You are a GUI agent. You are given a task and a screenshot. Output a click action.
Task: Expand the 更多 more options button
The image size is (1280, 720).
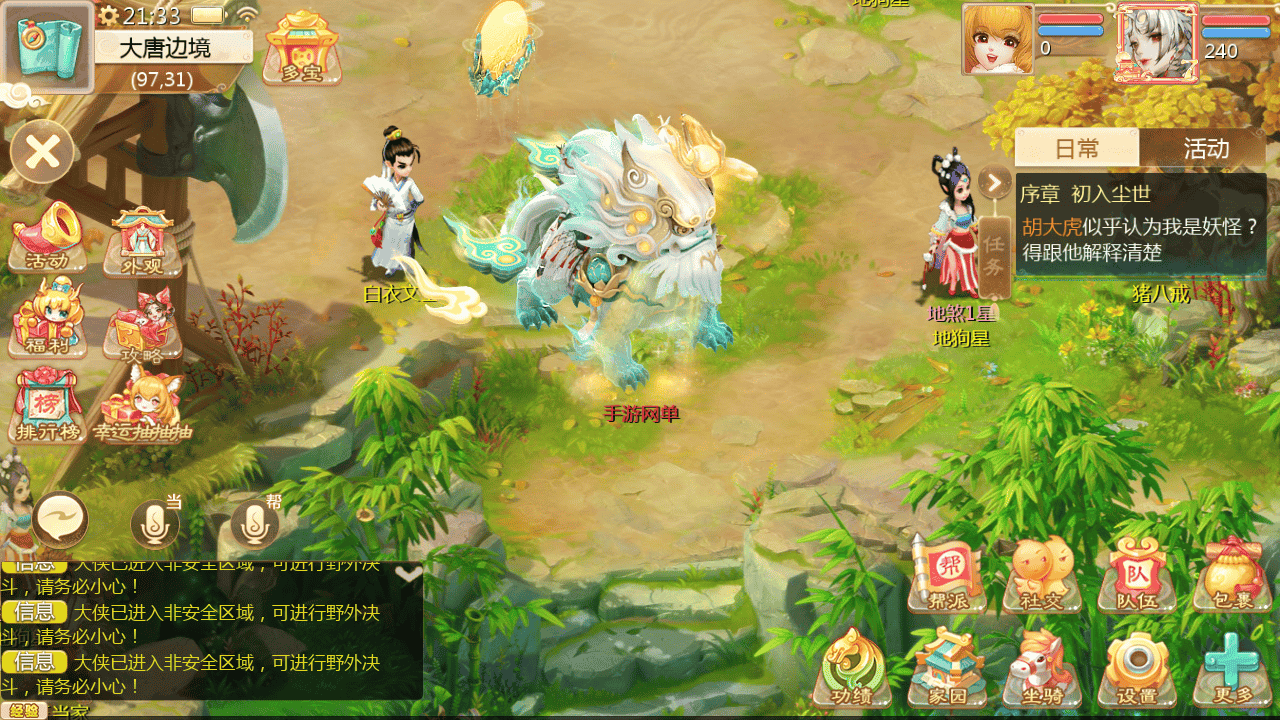(1231, 668)
